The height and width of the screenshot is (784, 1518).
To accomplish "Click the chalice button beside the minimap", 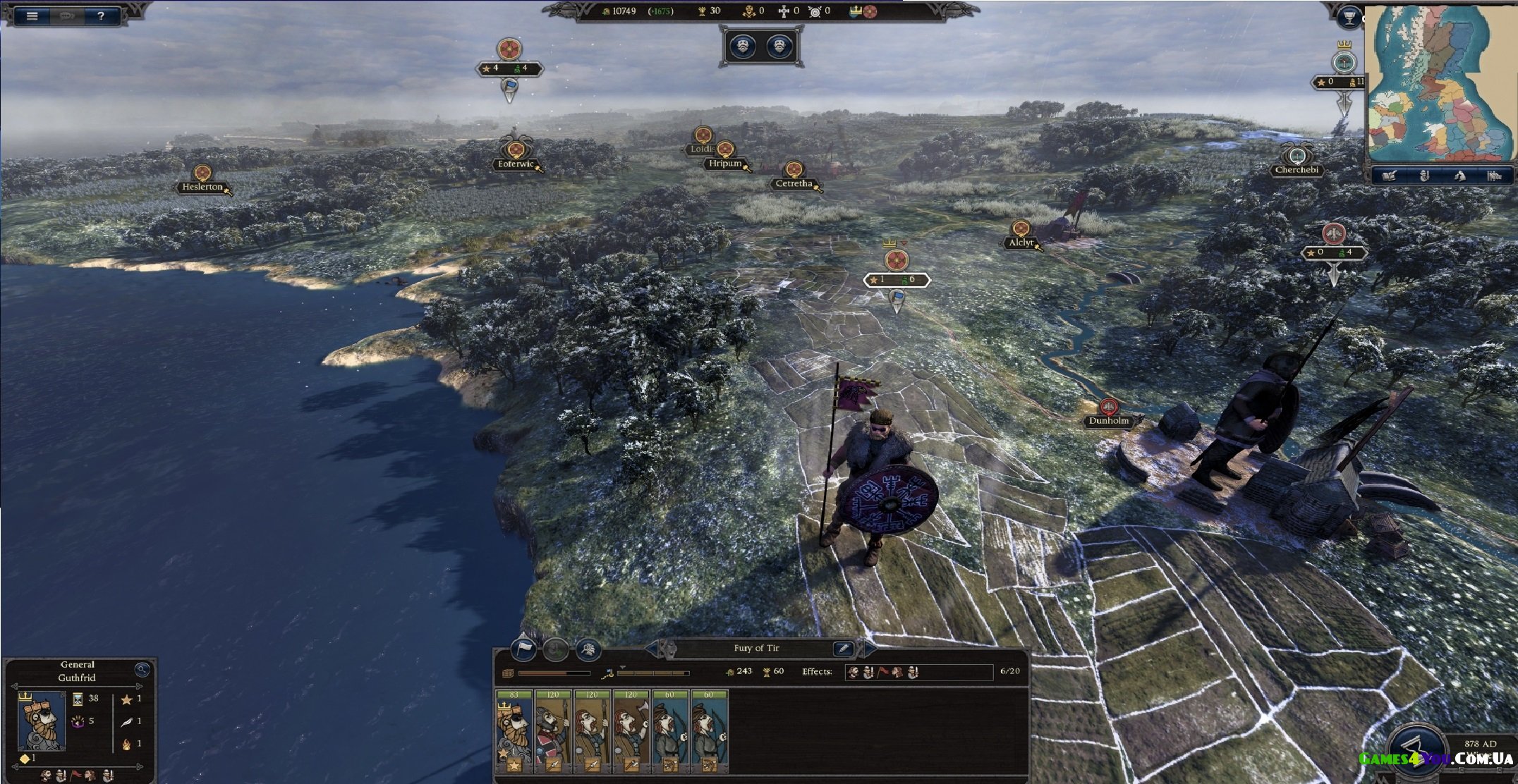I will pos(1348,18).
